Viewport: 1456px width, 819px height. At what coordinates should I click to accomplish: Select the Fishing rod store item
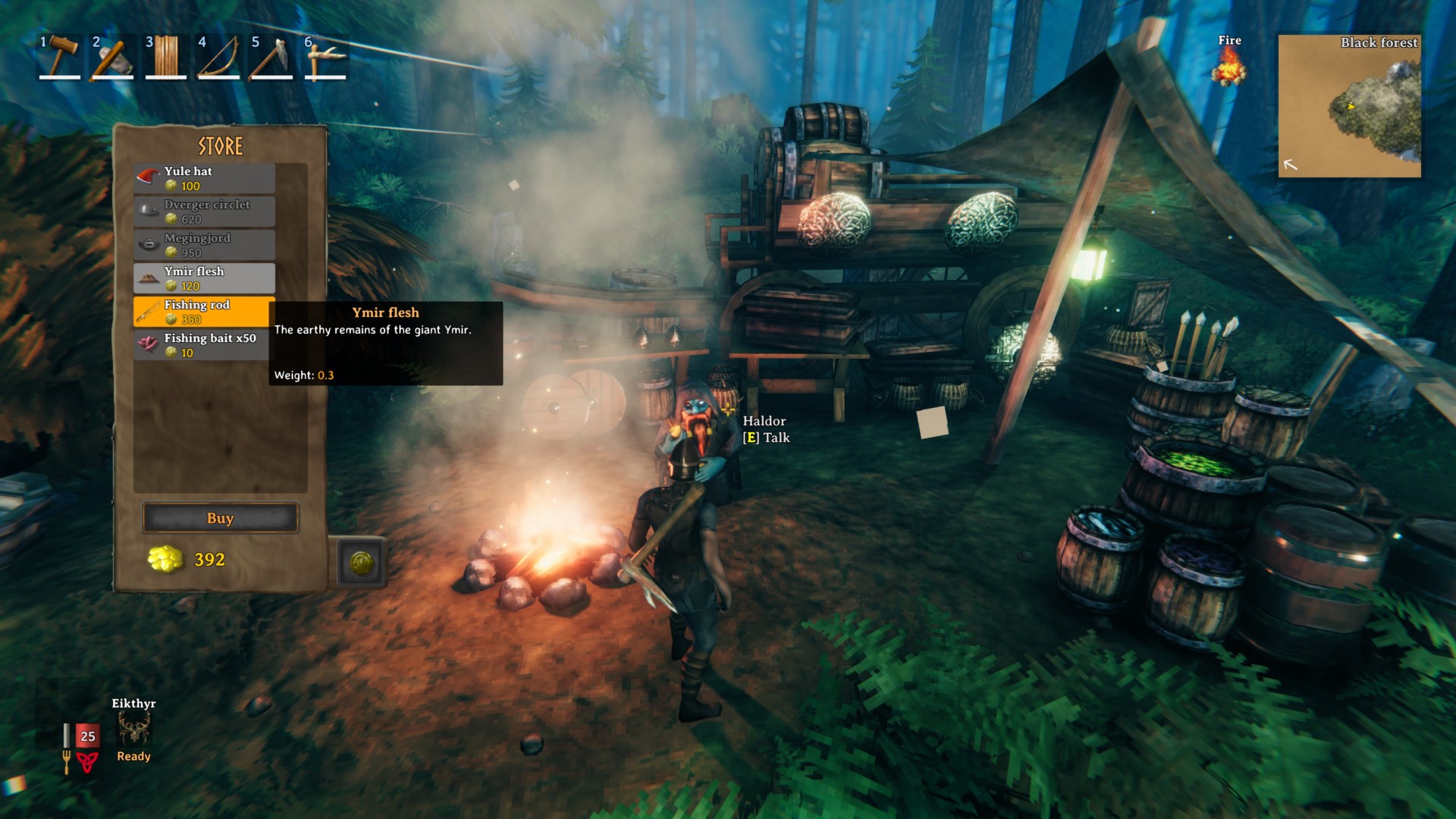tap(204, 312)
